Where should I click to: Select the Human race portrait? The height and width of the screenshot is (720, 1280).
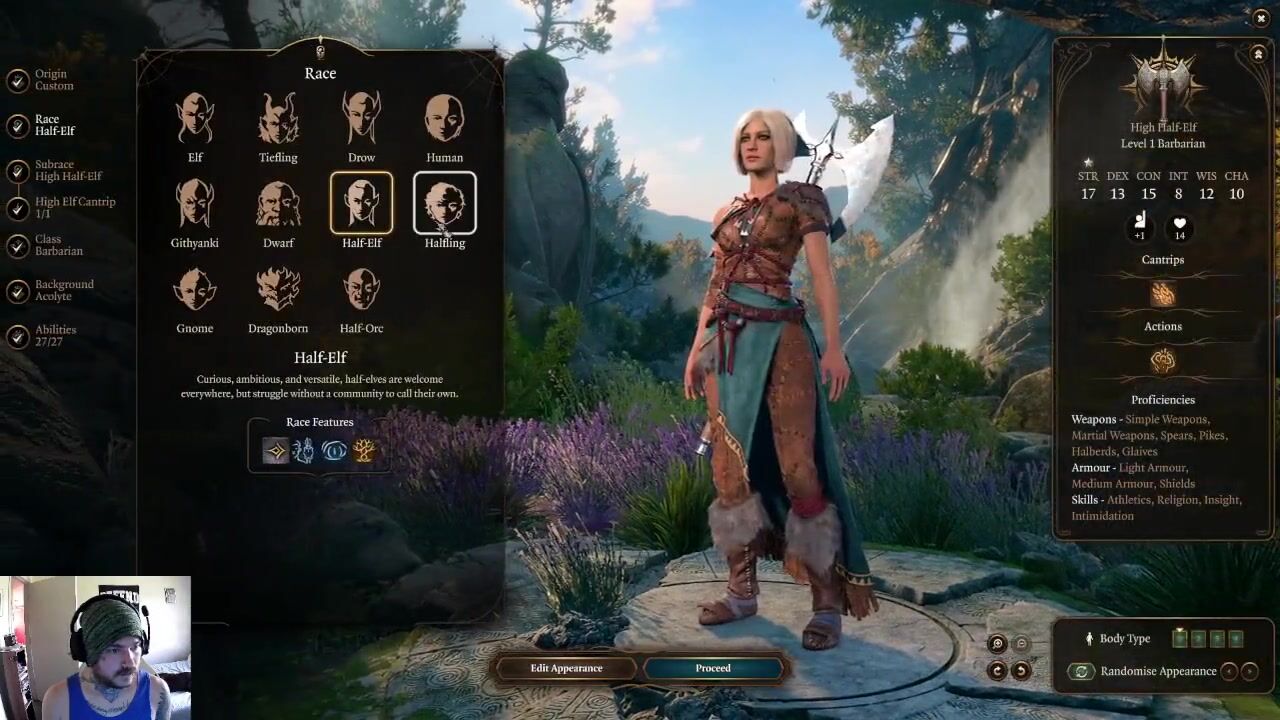click(x=445, y=120)
